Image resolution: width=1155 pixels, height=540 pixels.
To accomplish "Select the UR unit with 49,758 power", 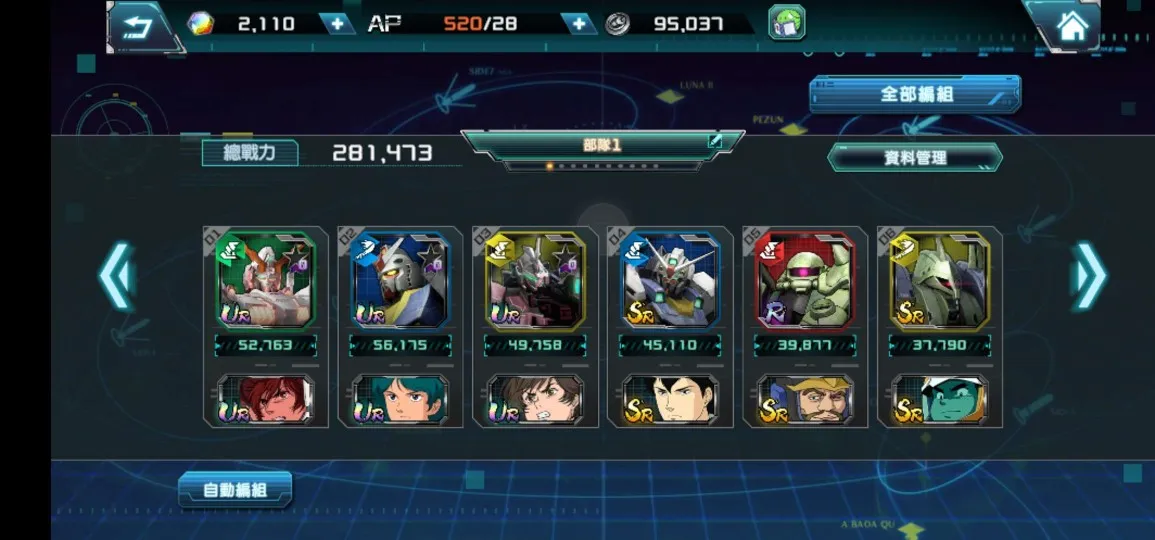I will (x=535, y=281).
